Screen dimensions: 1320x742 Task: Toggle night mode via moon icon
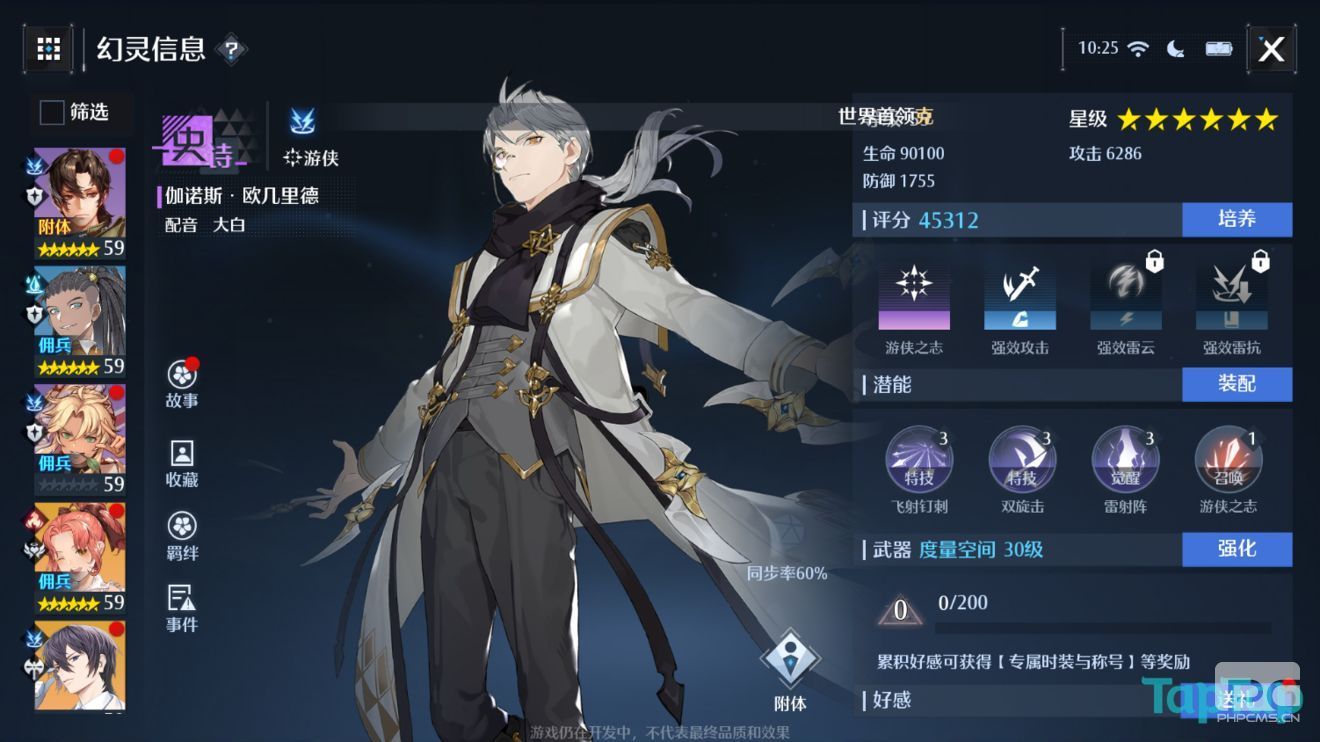pos(1175,46)
